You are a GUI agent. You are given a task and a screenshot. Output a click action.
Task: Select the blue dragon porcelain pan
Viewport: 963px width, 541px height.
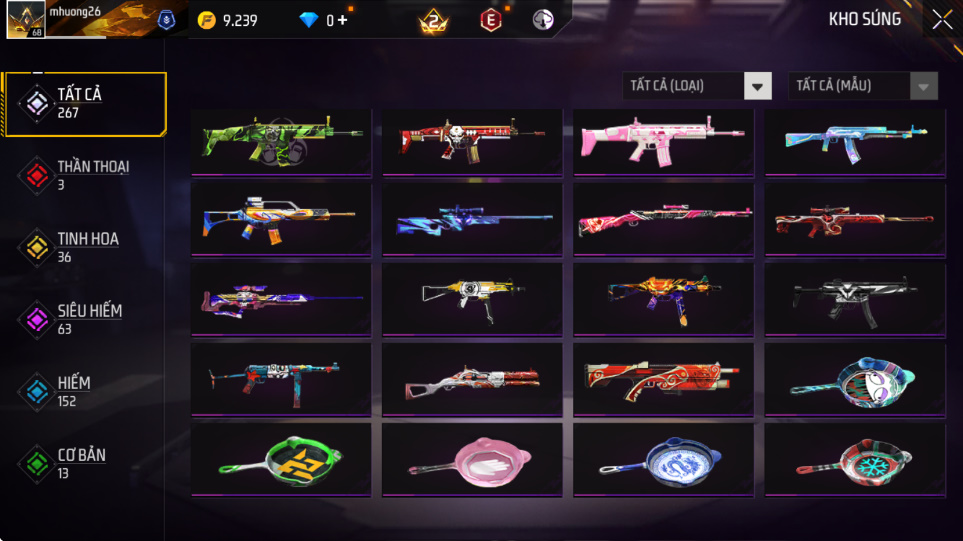tap(663, 461)
